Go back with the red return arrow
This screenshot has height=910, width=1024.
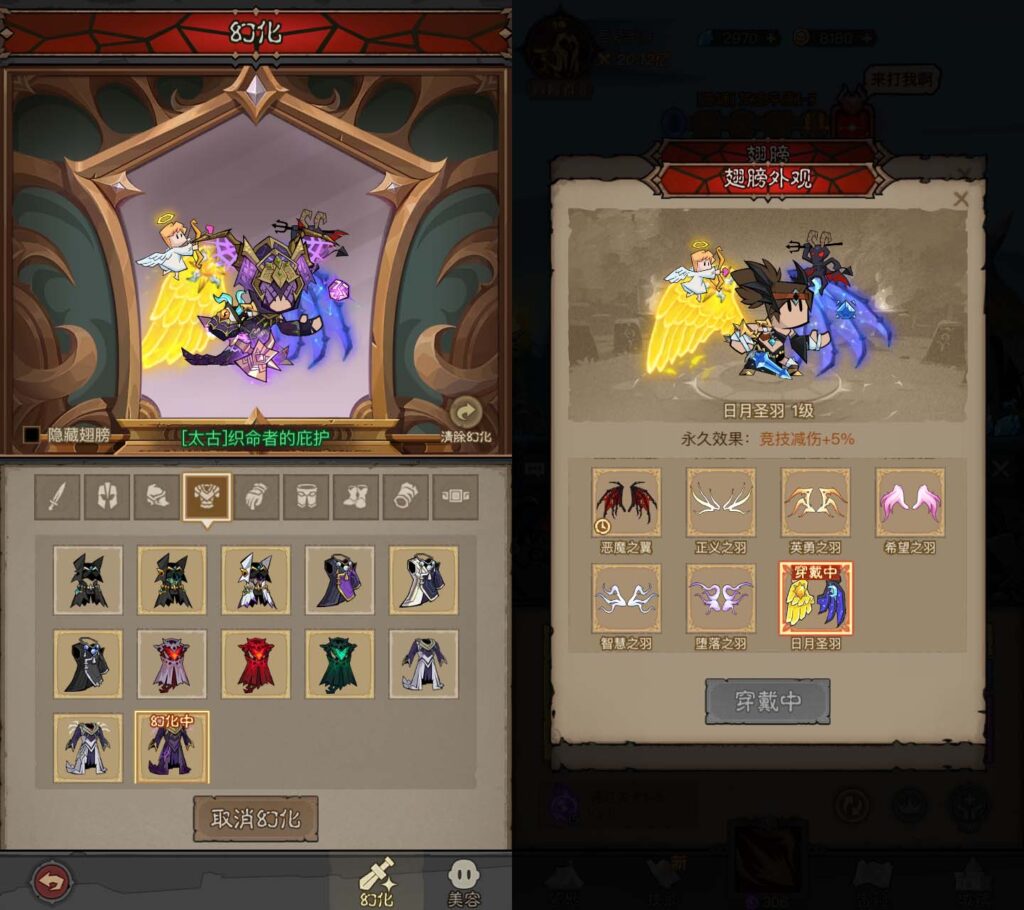tap(50, 882)
